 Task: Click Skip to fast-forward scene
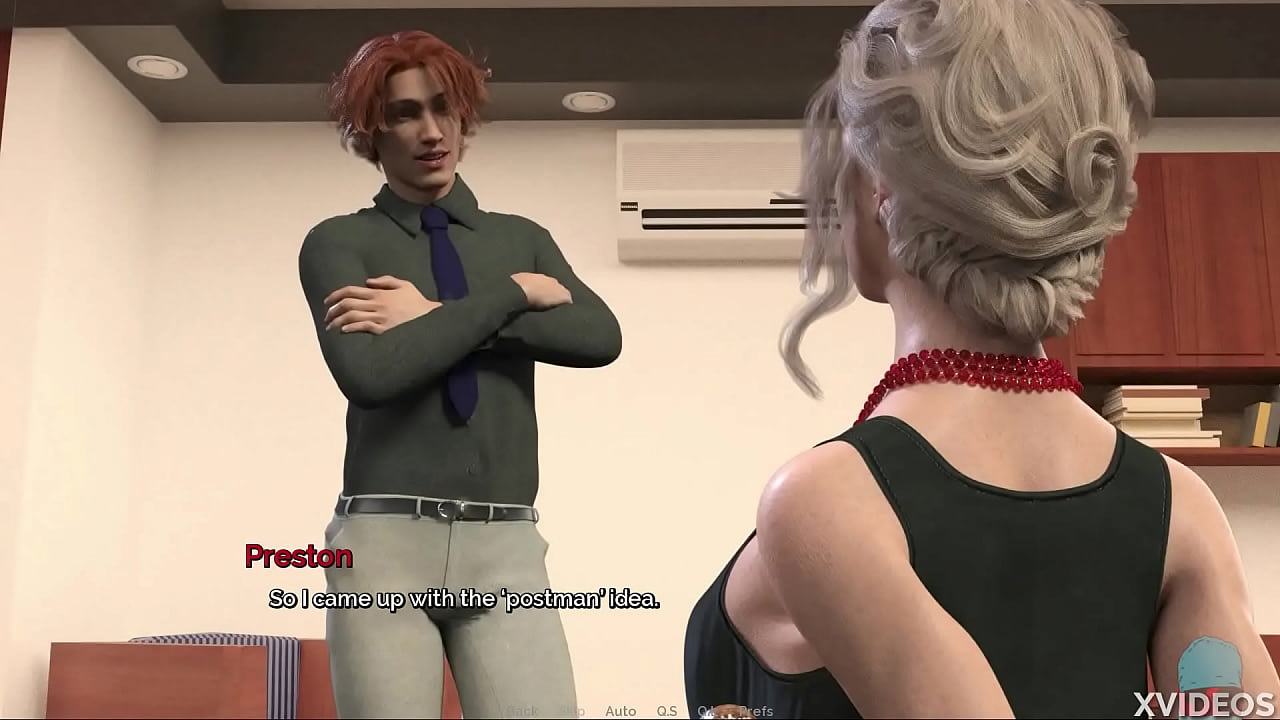(573, 710)
